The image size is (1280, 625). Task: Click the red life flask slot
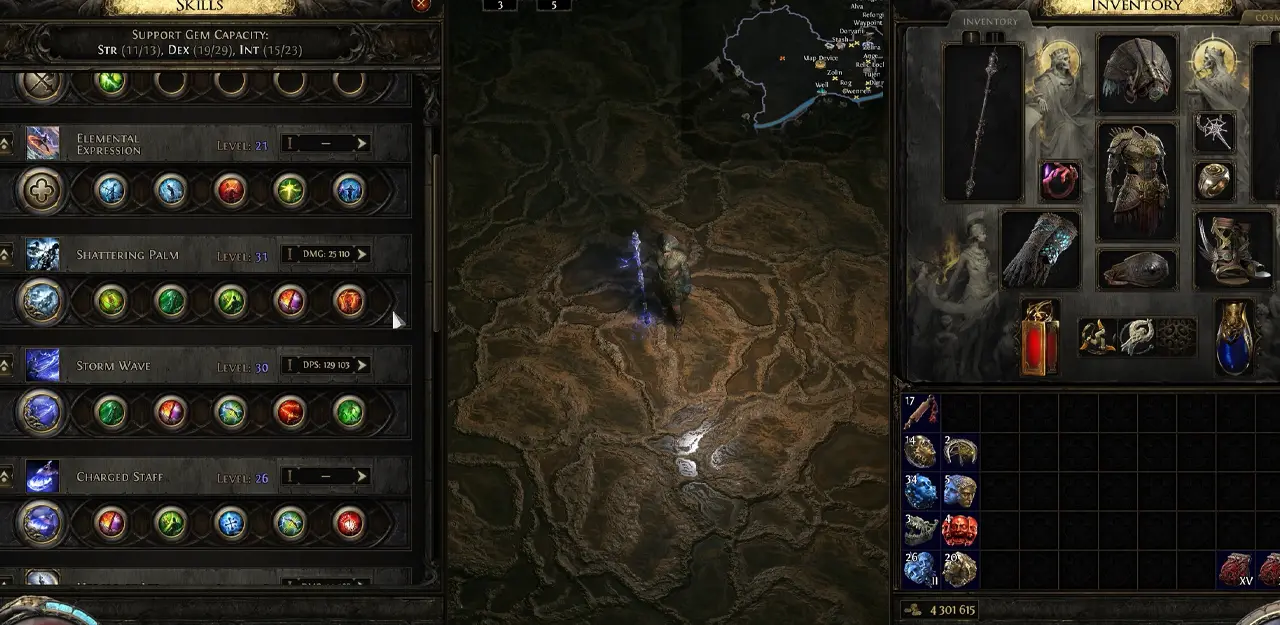pos(1039,337)
